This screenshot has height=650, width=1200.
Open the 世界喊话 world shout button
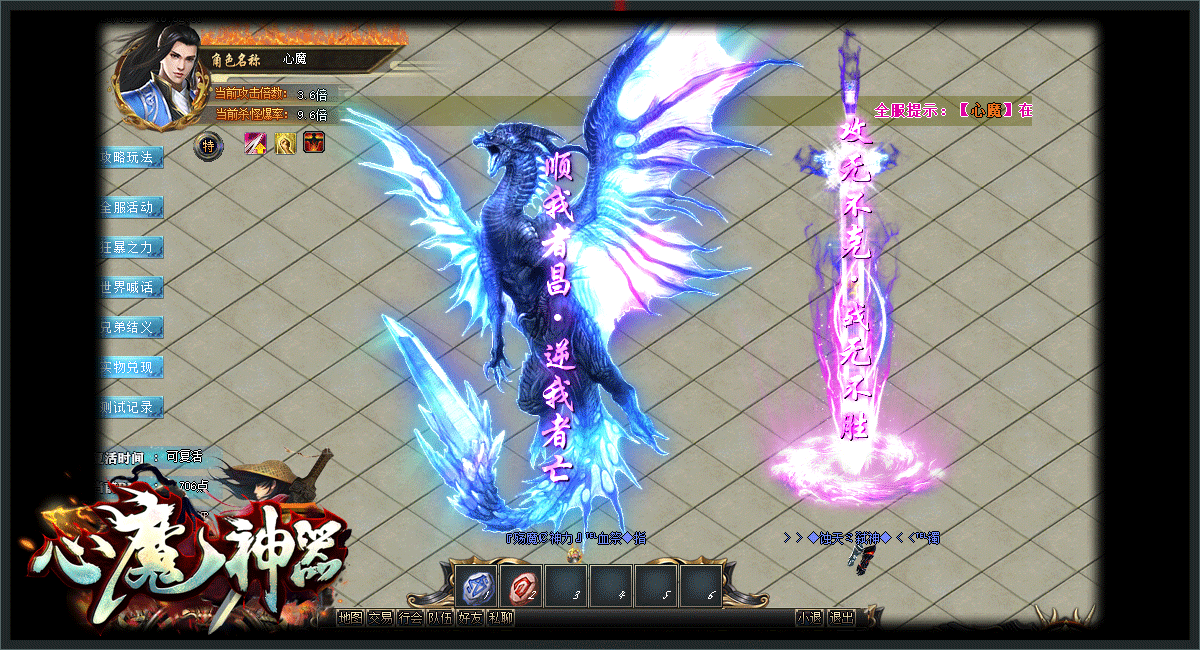coord(130,288)
